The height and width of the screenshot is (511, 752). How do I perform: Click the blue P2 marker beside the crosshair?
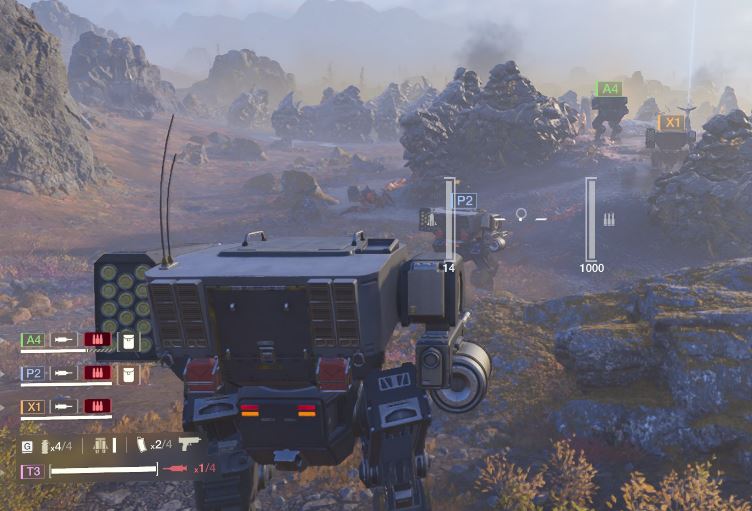pos(466,200)
